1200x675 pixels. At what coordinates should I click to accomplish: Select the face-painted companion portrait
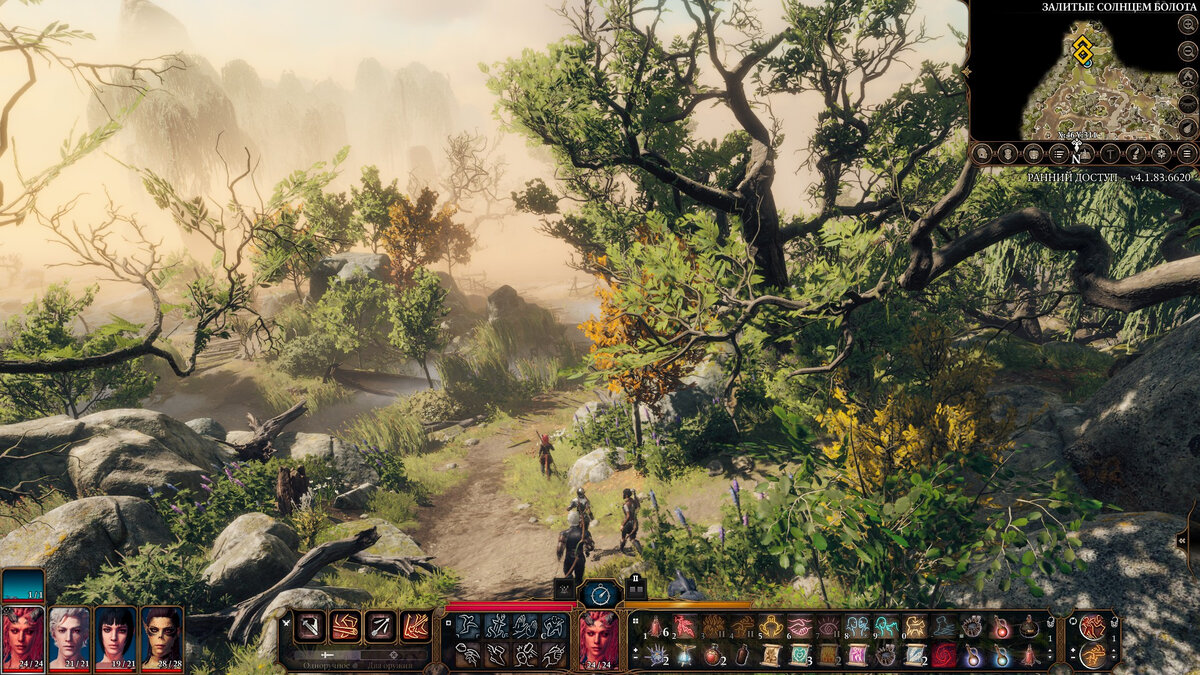pyautogui.click(x=161, y=637)
